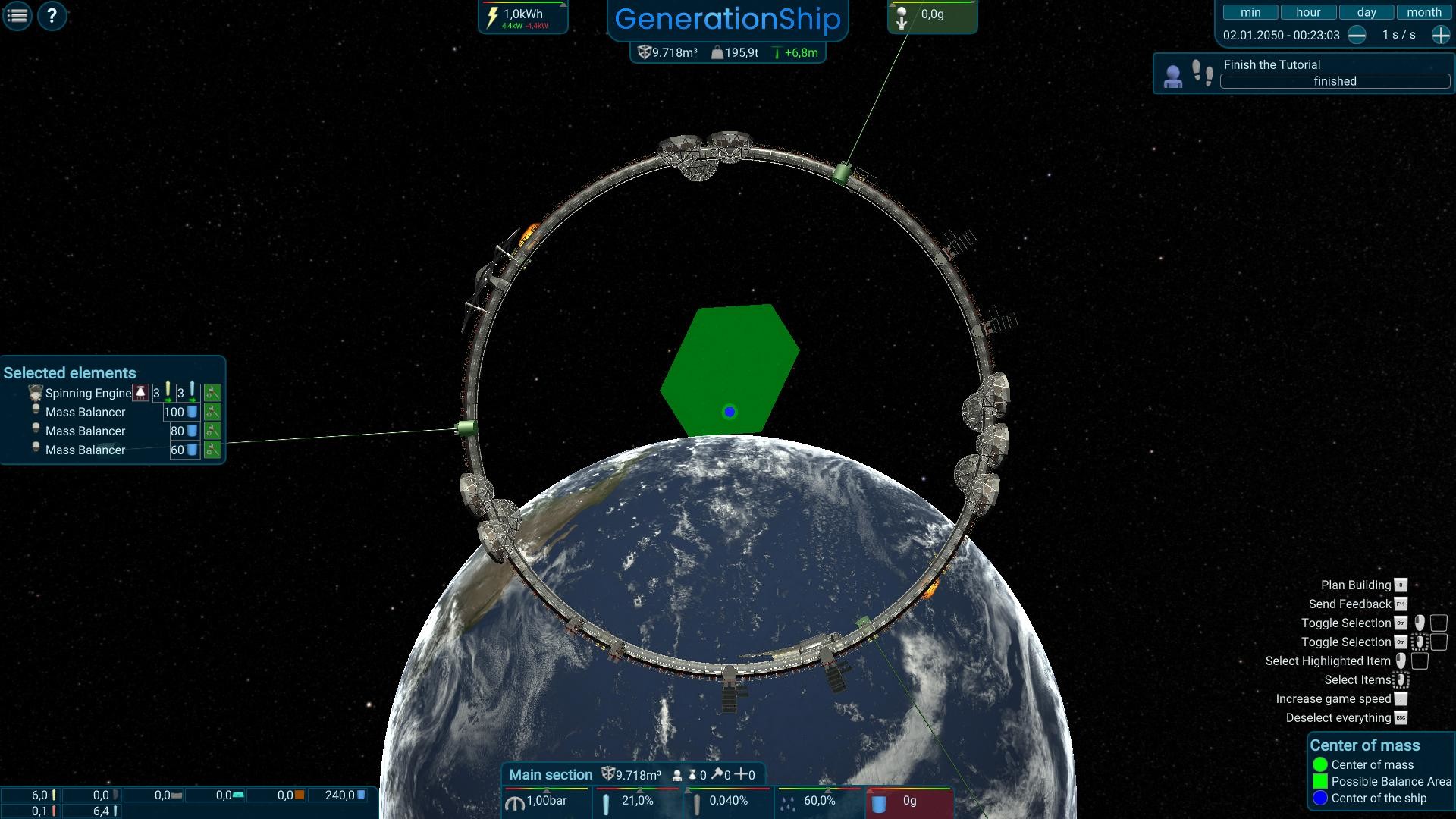Click the humidity 60,0% level bar
Image resolution: width=1456 pixels, height=819 pixels.
point(819,801)
